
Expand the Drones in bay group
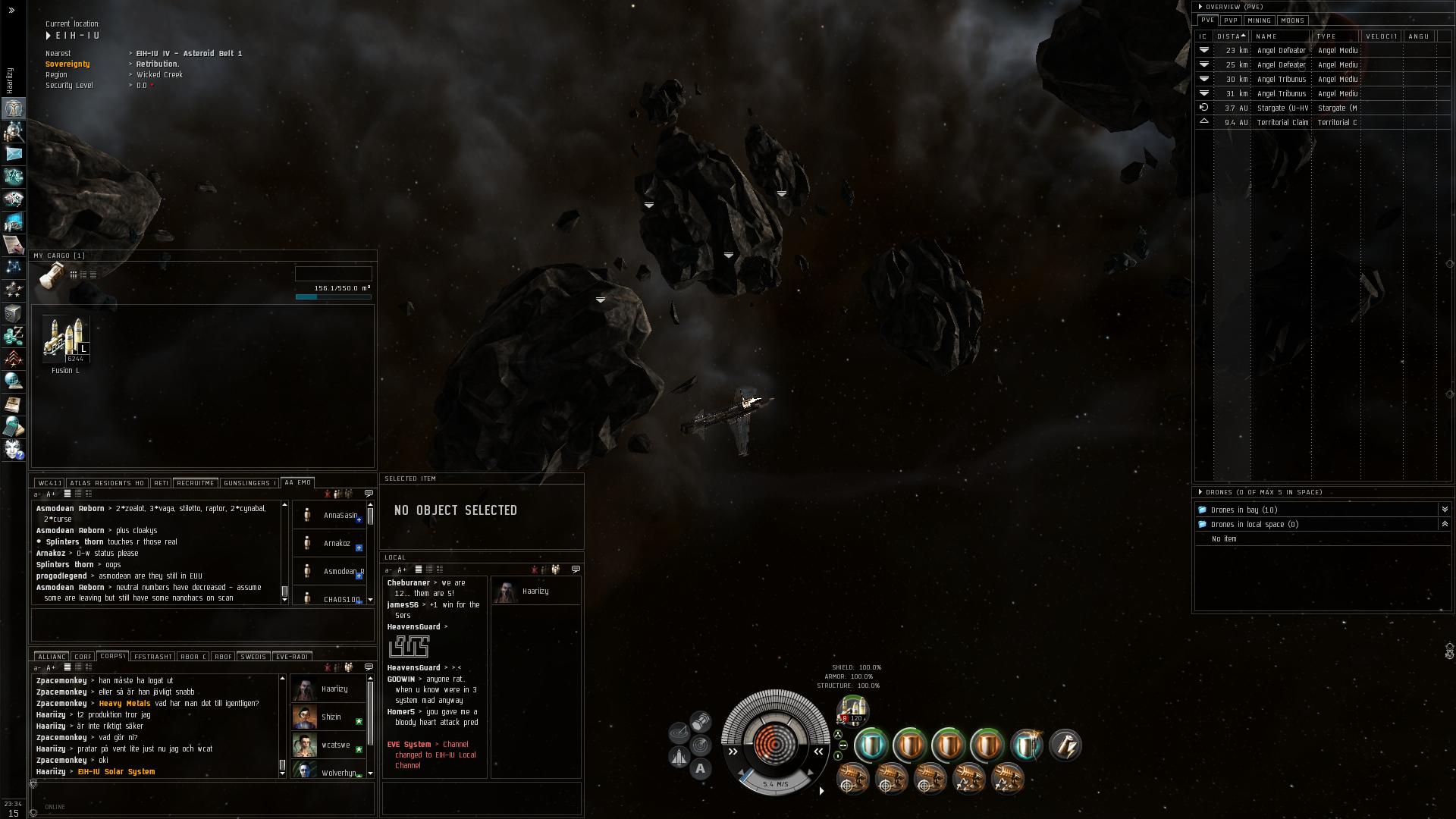(1444, 510)
